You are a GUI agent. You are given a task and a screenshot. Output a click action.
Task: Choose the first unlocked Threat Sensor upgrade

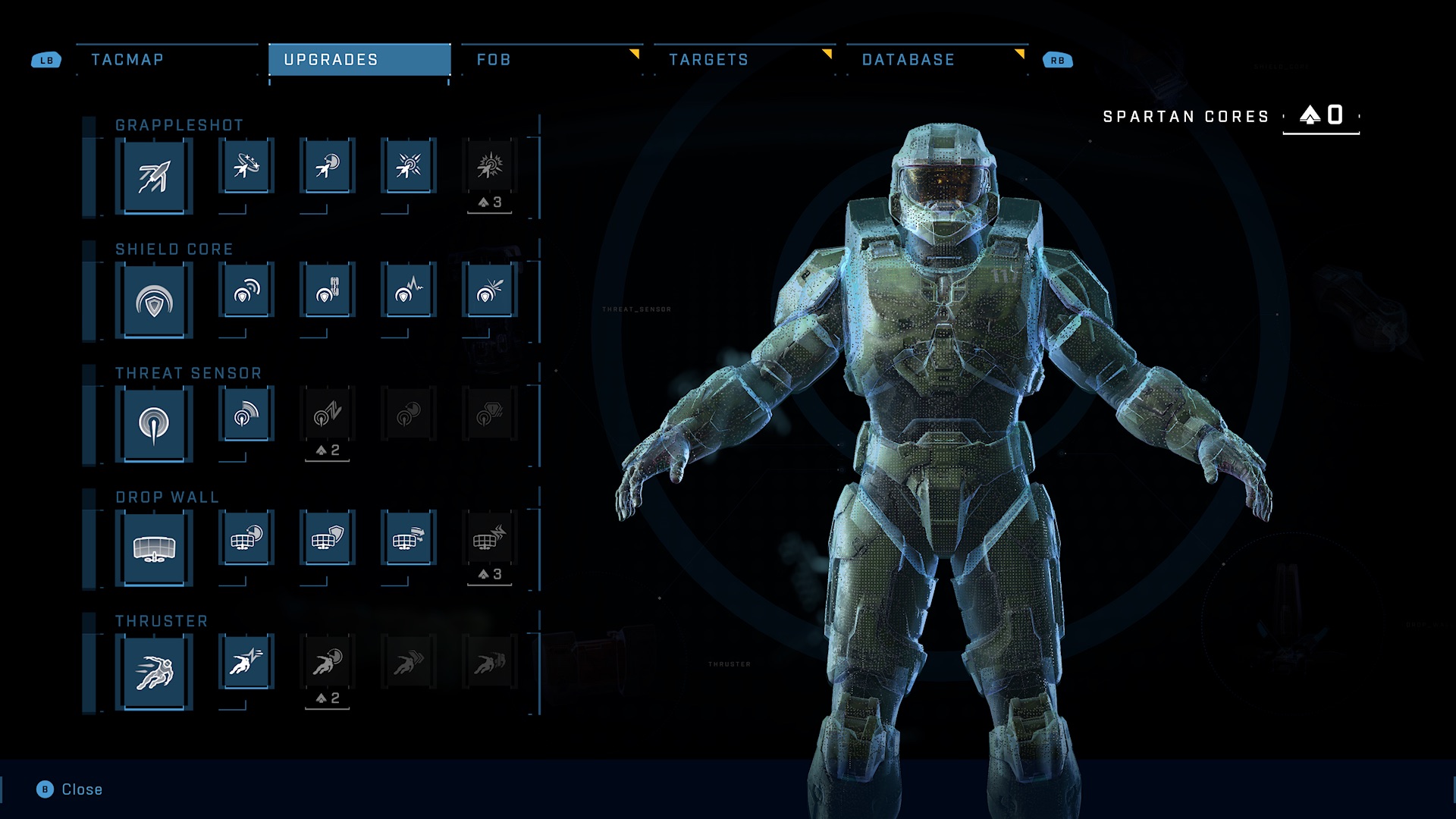pyautogui.click(x=246, y=414)
